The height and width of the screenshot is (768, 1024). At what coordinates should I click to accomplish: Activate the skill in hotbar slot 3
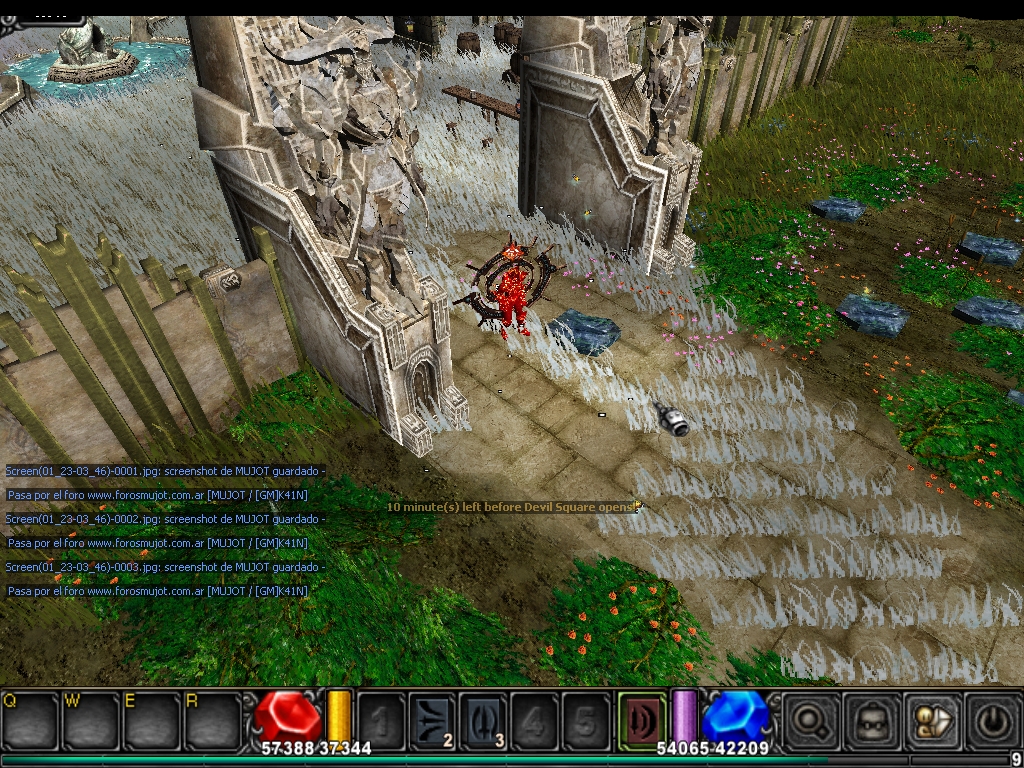click(x=484, y=720)
